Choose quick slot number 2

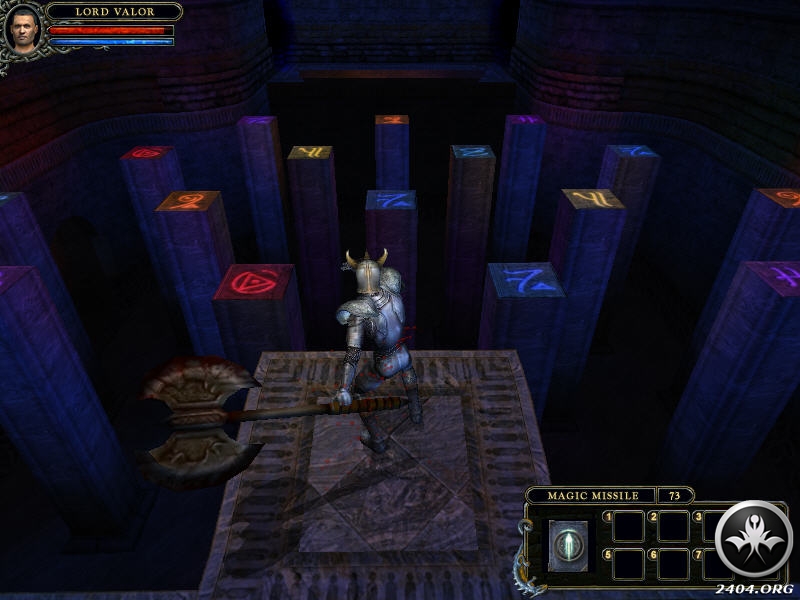pyautogui.click(x=673, y=525)
